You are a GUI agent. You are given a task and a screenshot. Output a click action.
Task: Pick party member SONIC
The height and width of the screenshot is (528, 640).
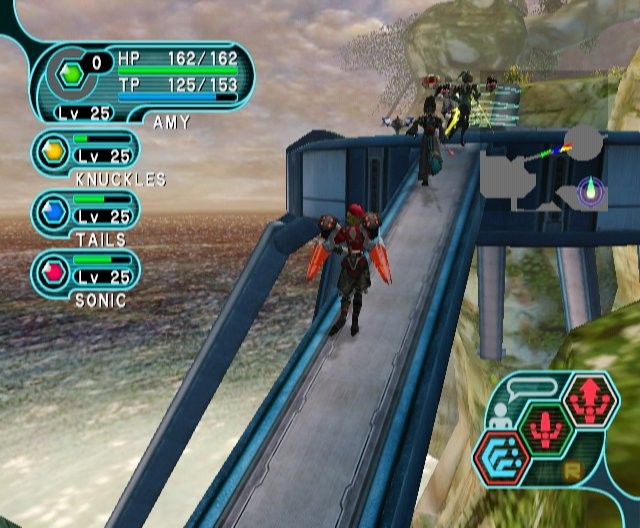click(86, 271)
